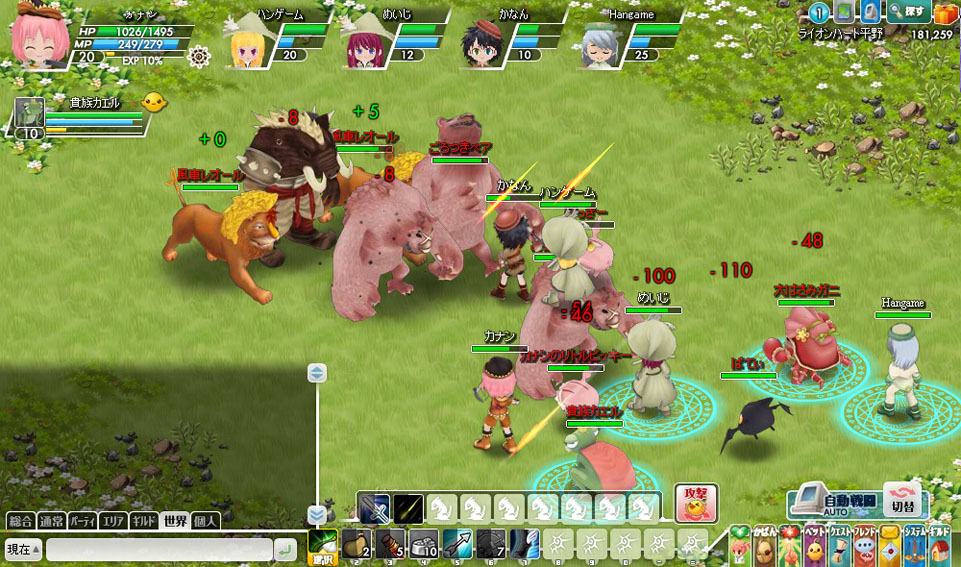Viewport: 961px width, 567px height.
Task: Select the crossed swords skill slot
Action: [x=374, y=508]
